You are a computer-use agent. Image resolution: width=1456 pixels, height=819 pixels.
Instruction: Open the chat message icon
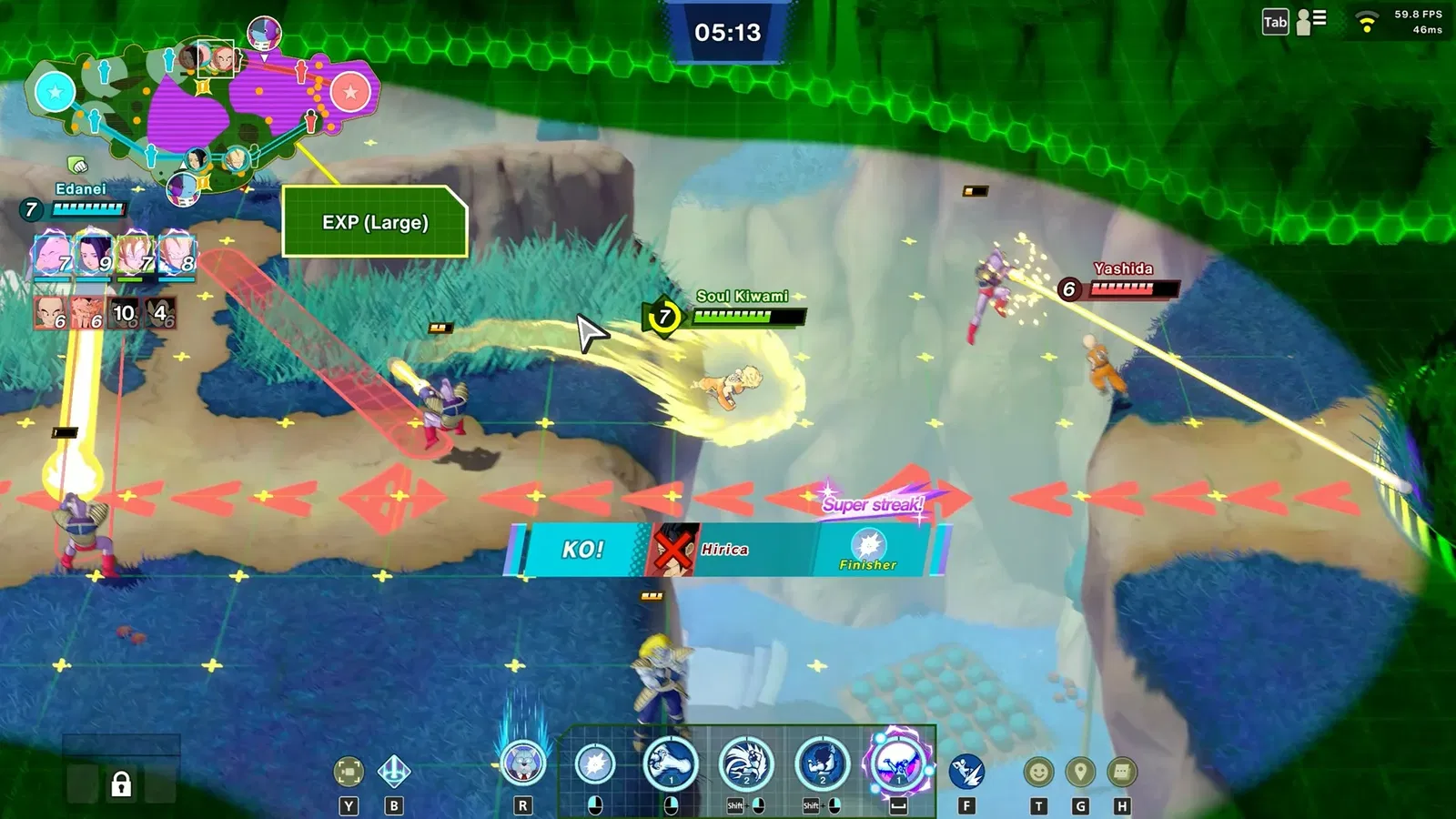tap(1122, 773)
